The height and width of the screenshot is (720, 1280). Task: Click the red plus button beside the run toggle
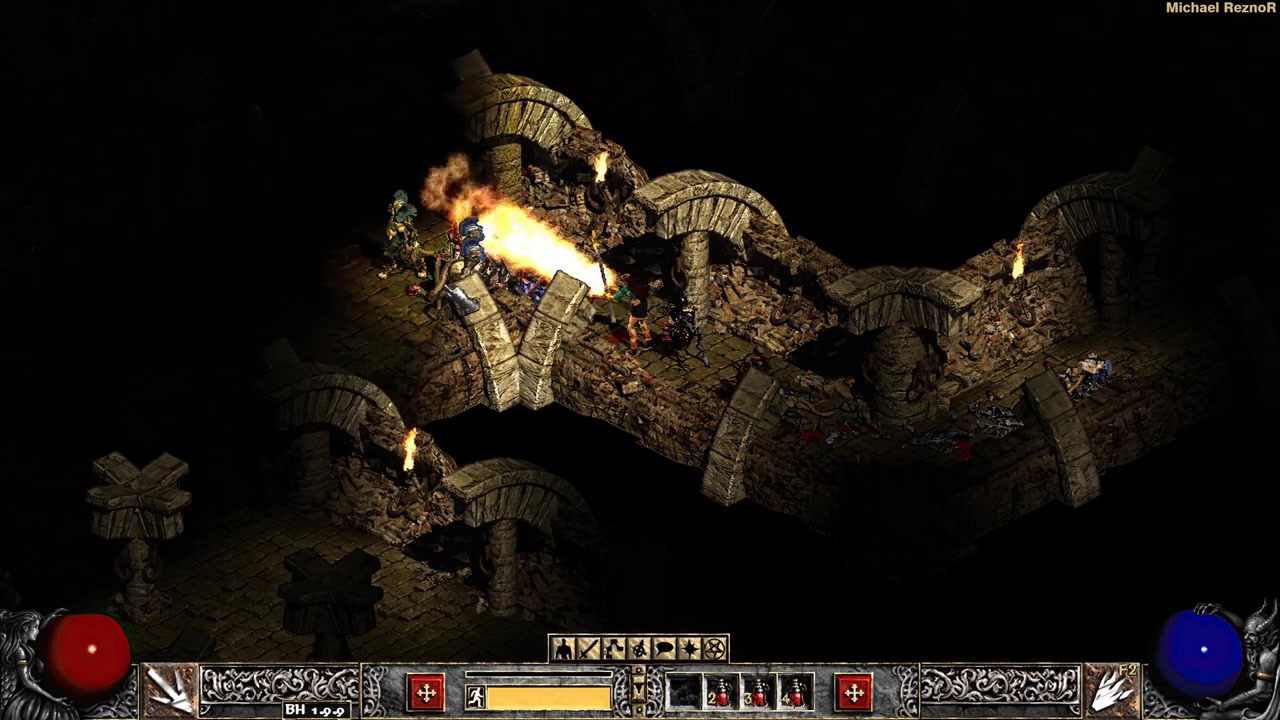[426, 692]
